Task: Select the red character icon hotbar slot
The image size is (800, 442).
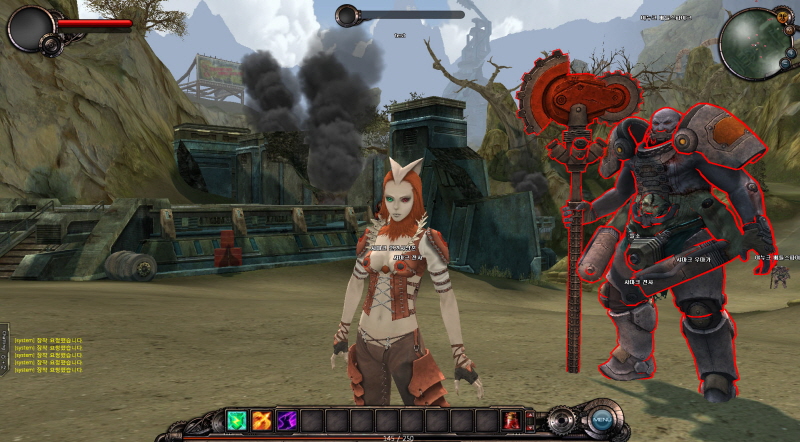Action: [x=511, y=420]
